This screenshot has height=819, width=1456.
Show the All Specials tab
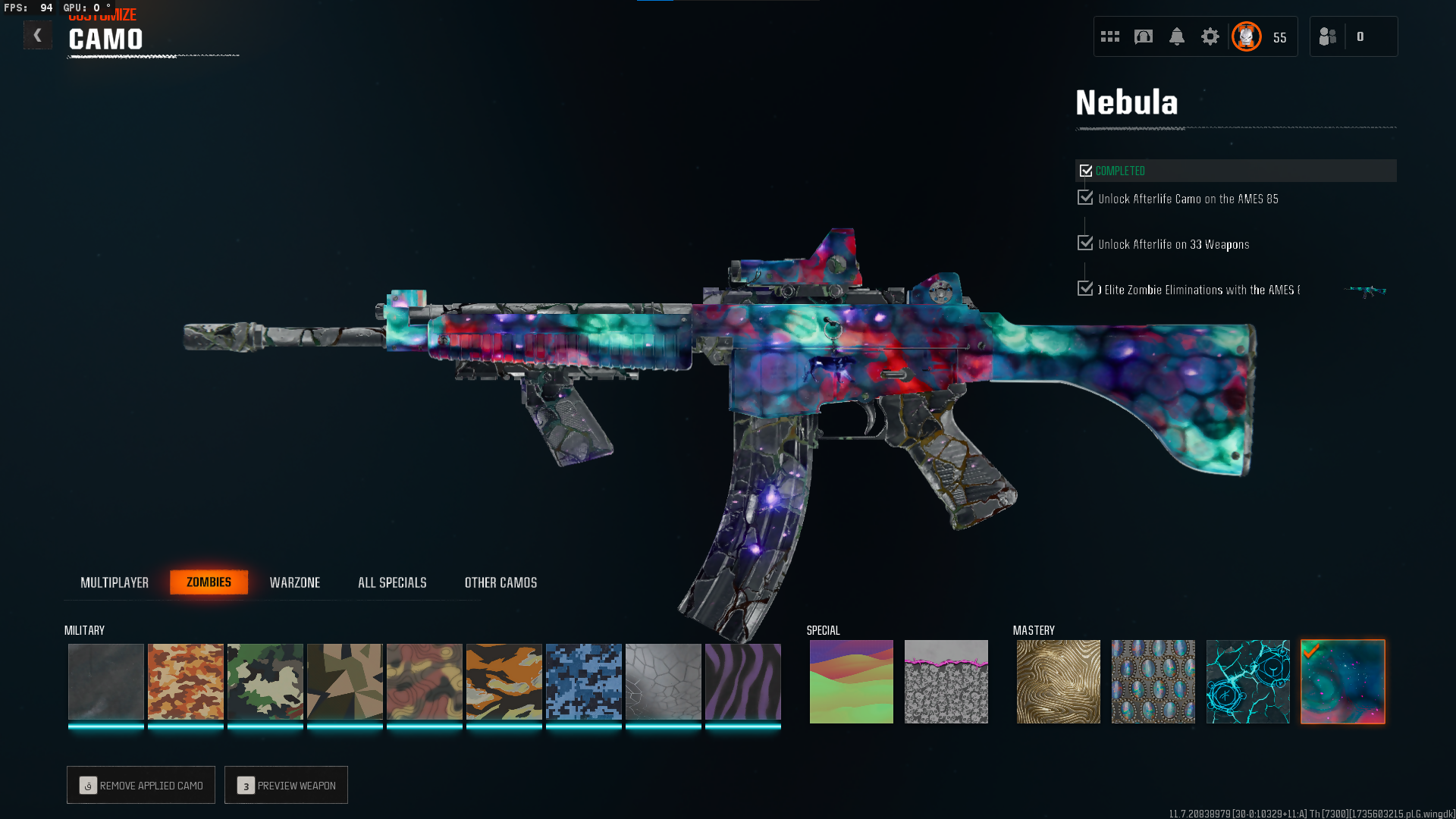(392, 582)
